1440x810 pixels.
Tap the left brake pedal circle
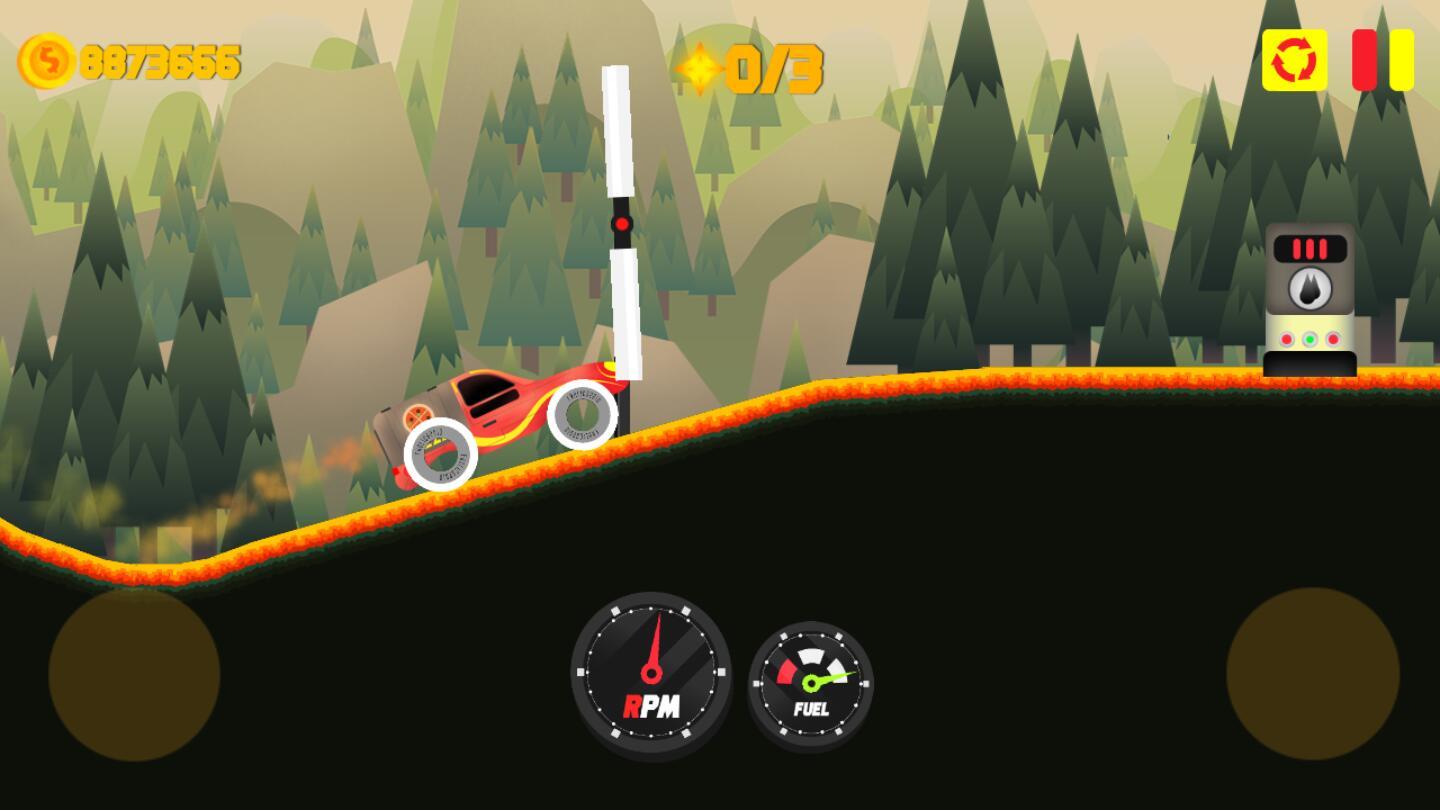coord(134,675)
